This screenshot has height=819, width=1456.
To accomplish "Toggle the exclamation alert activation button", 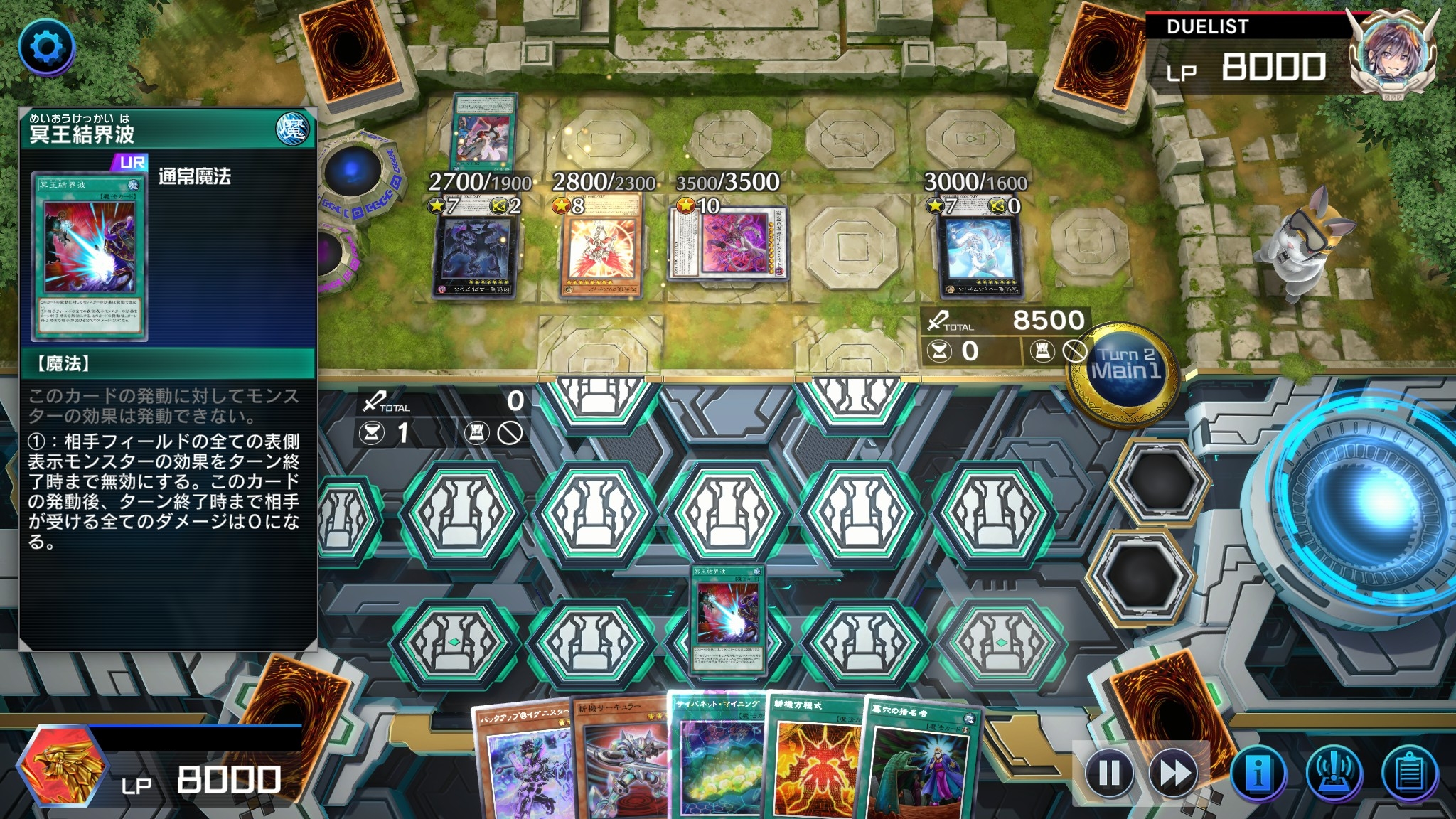I will click(x=1334, y=773).
